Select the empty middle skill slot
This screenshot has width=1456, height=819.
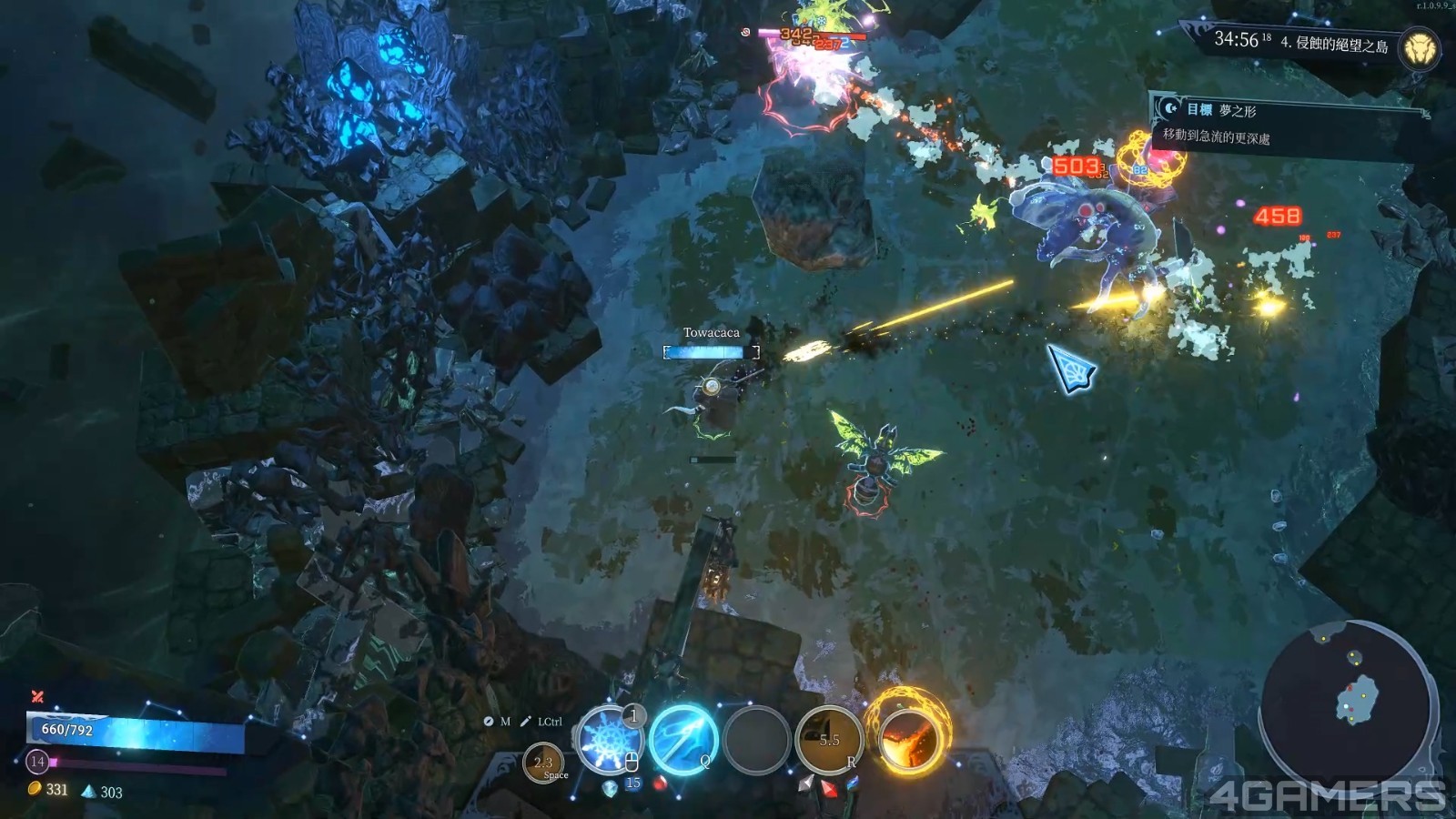click(755, 739)
